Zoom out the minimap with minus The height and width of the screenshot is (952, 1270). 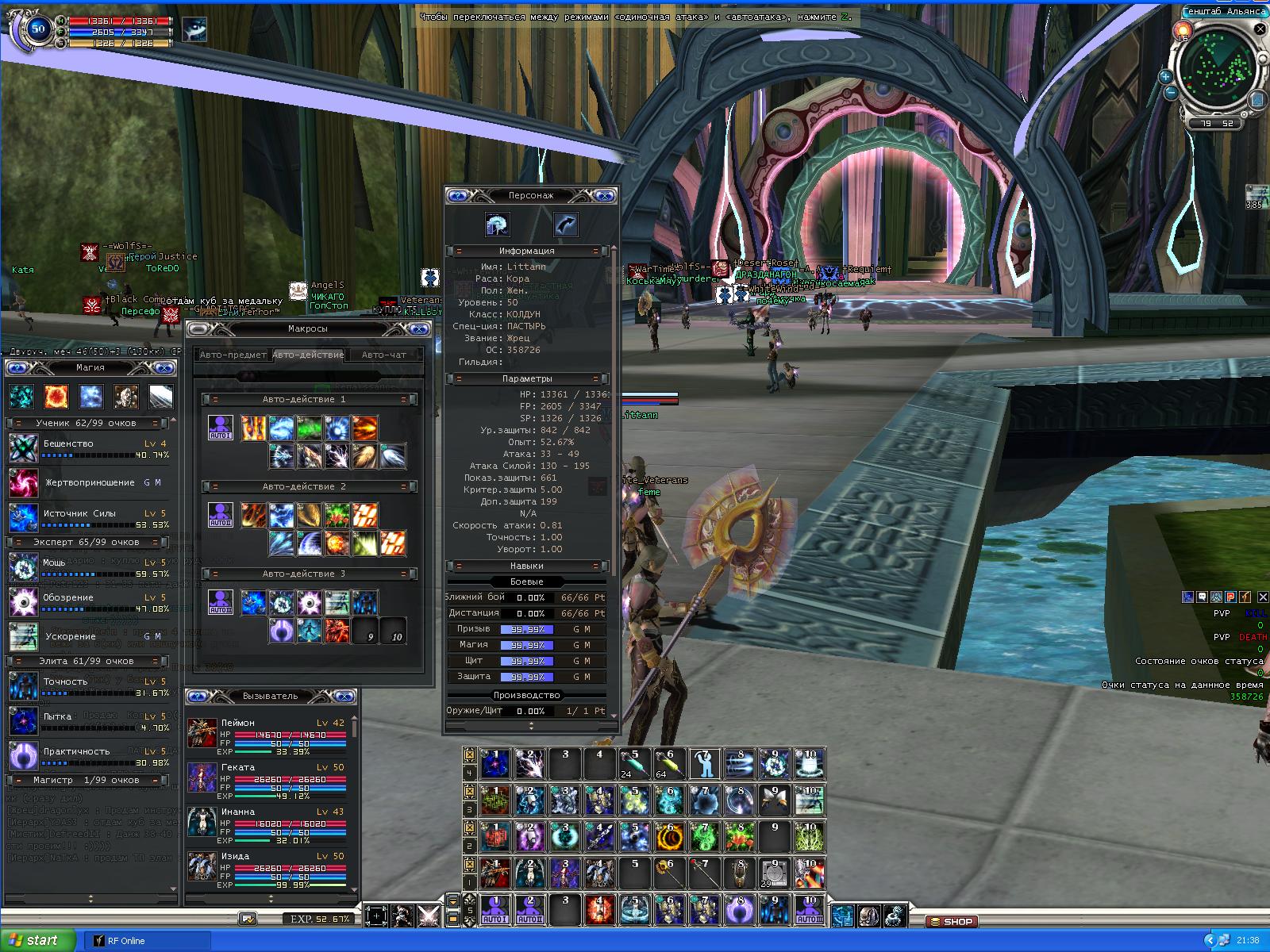(1170, 93)
